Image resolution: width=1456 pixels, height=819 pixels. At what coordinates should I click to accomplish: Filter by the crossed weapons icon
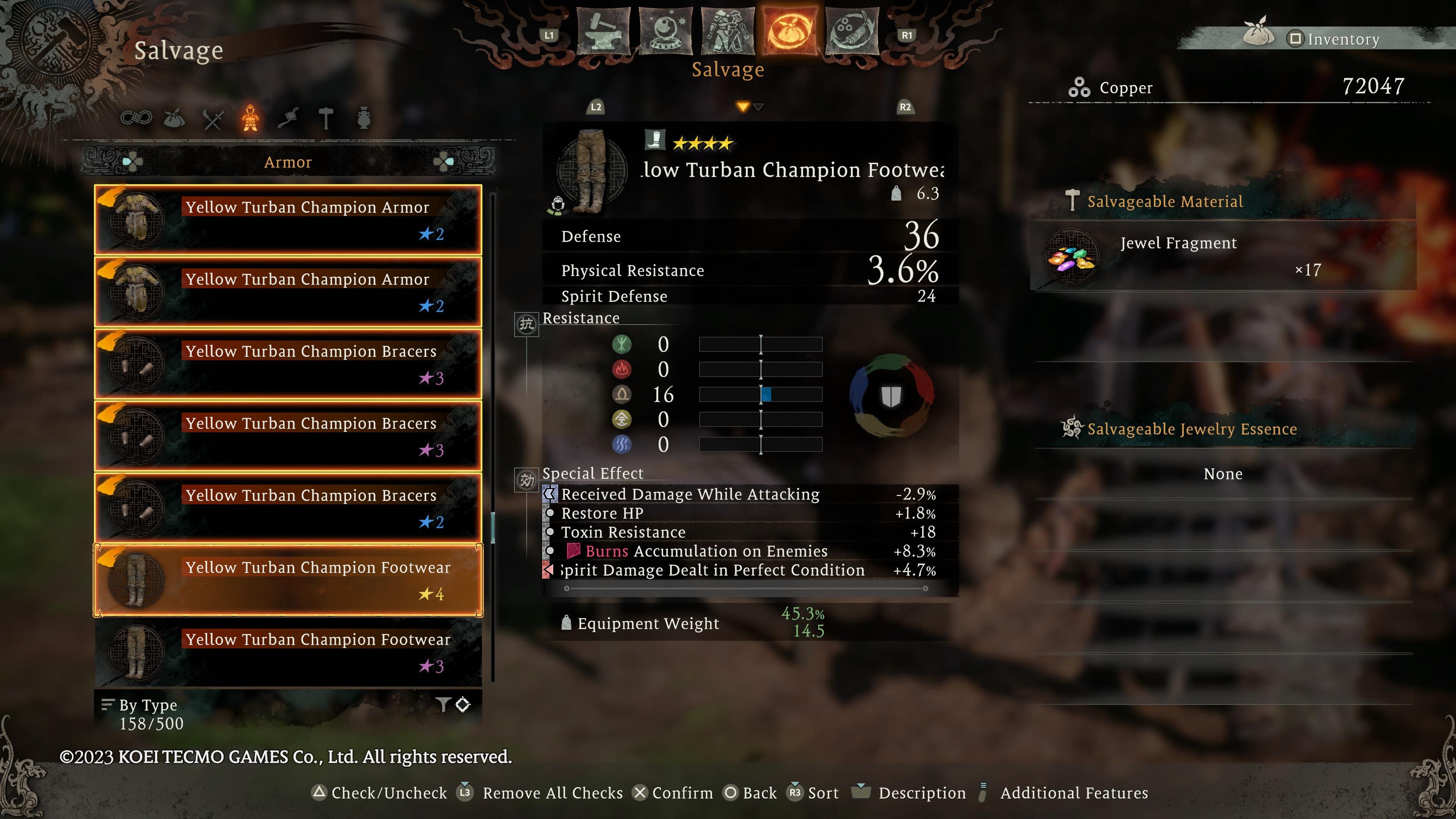212,119
